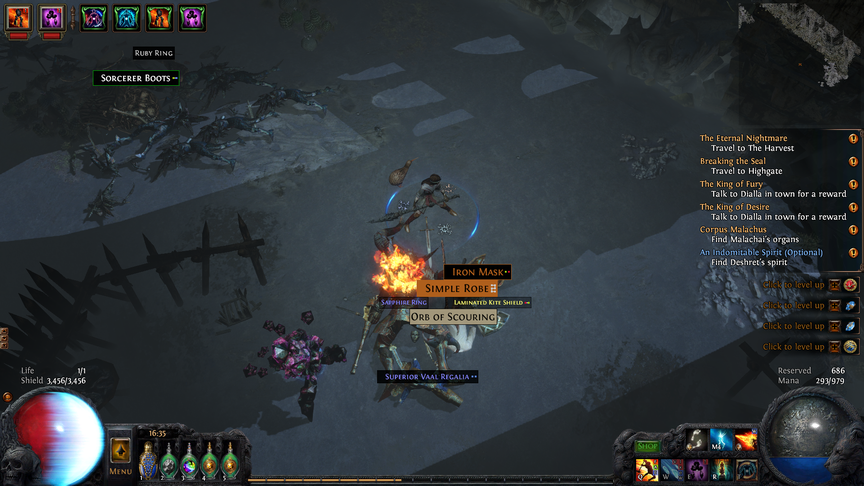Viewport: 864px width, 486px height.
Task: Activate the purple triskelion skill bound to E
Action: [x=695, y=469]
